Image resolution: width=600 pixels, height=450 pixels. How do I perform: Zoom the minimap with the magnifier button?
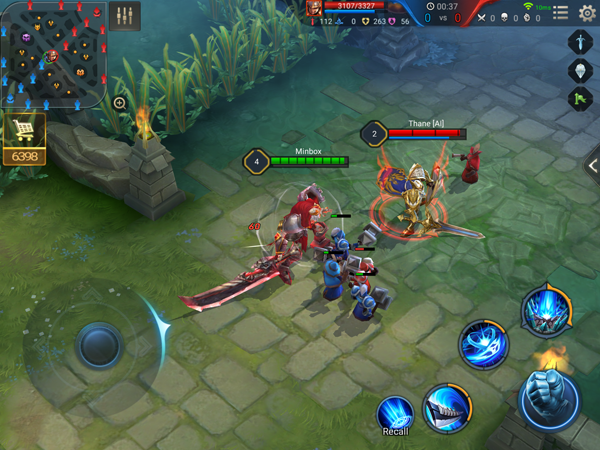tap(120, 103)
